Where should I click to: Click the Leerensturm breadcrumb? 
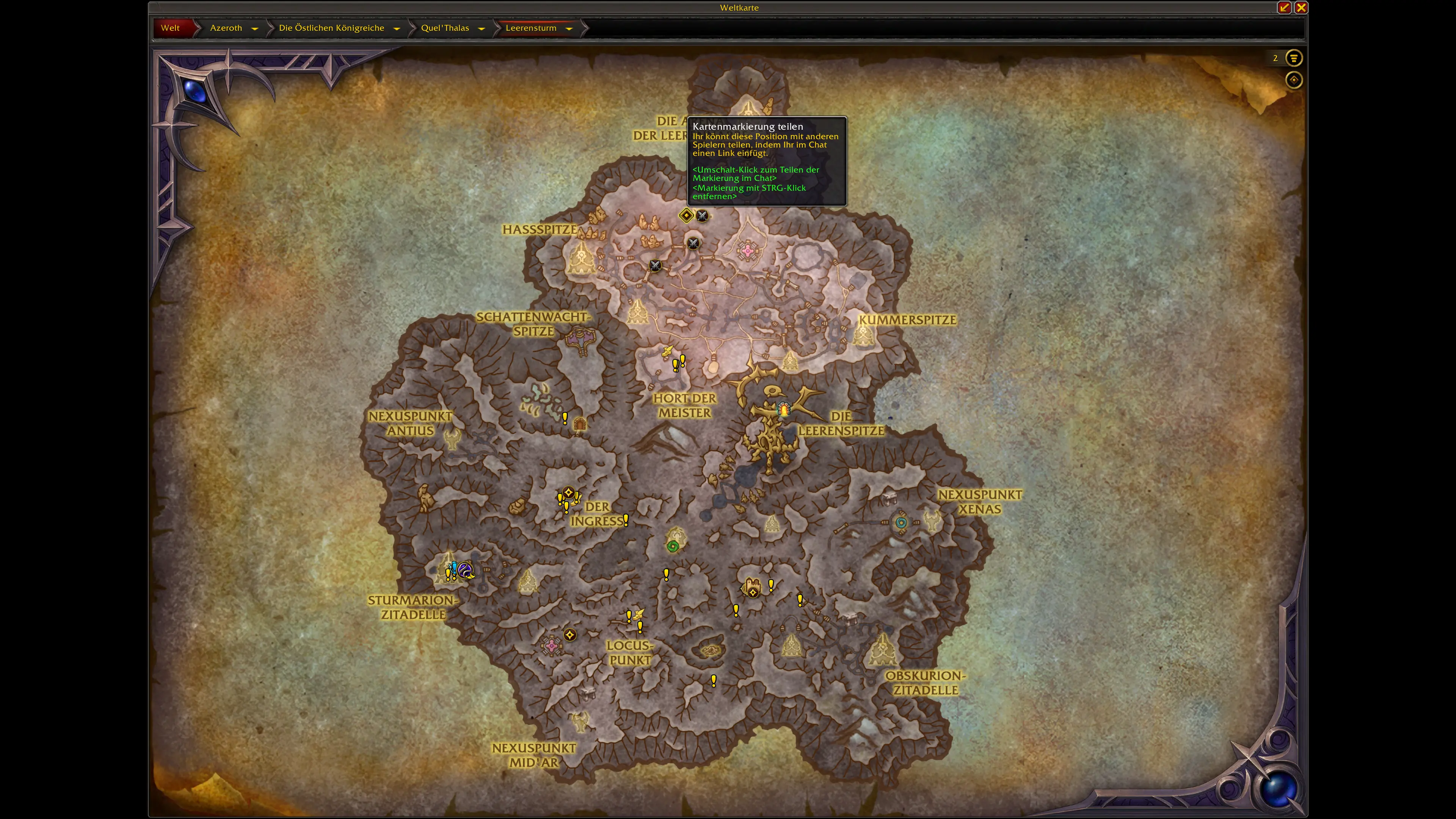point(531,28)
